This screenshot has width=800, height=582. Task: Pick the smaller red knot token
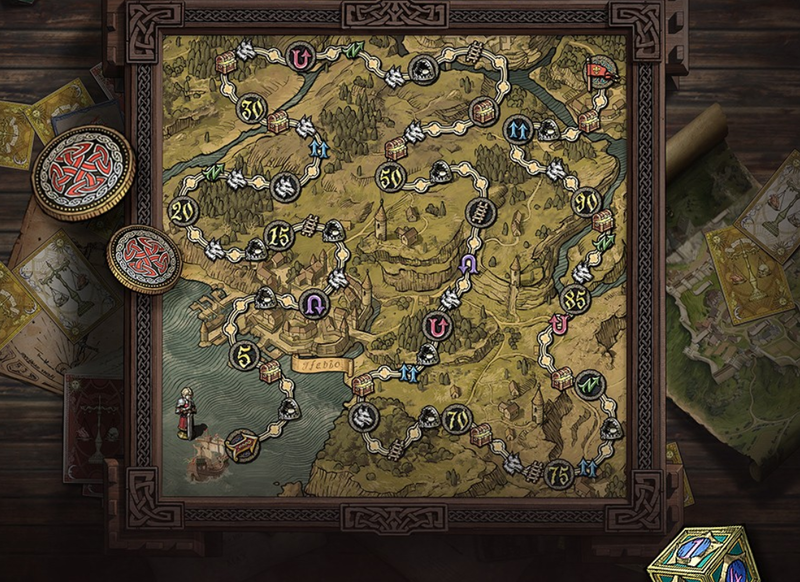[x=144, y=259]
